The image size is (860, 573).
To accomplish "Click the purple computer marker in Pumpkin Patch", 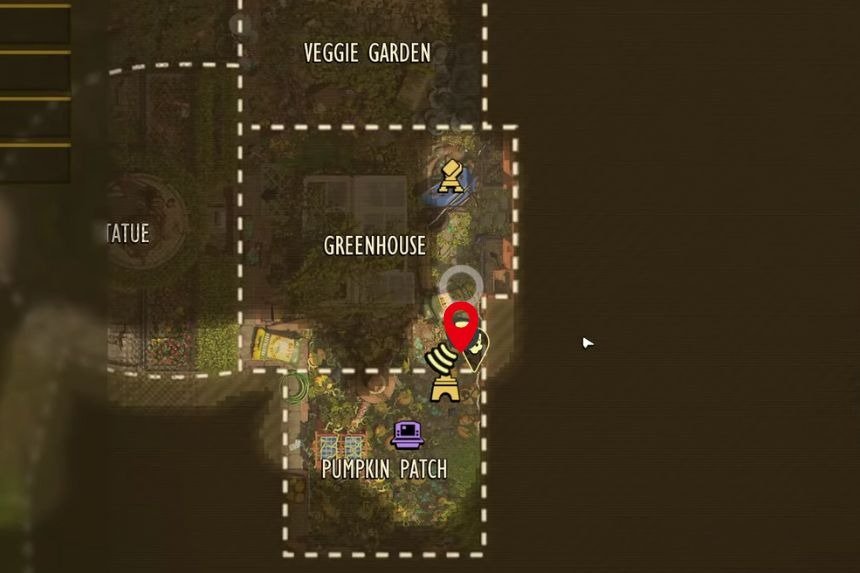I will tap(407, 434).
